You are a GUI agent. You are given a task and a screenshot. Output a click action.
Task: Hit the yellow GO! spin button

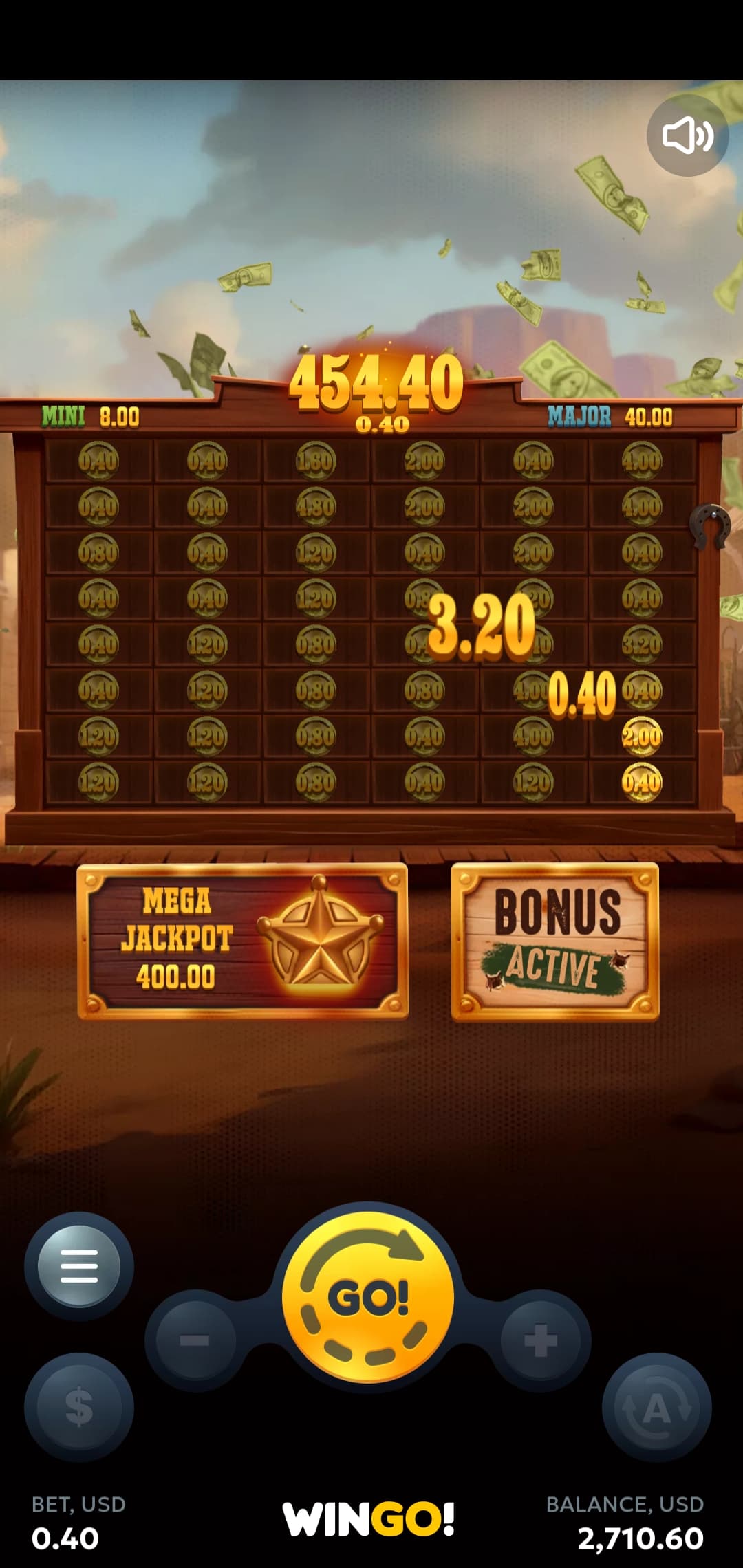[x=368, y=1297]
